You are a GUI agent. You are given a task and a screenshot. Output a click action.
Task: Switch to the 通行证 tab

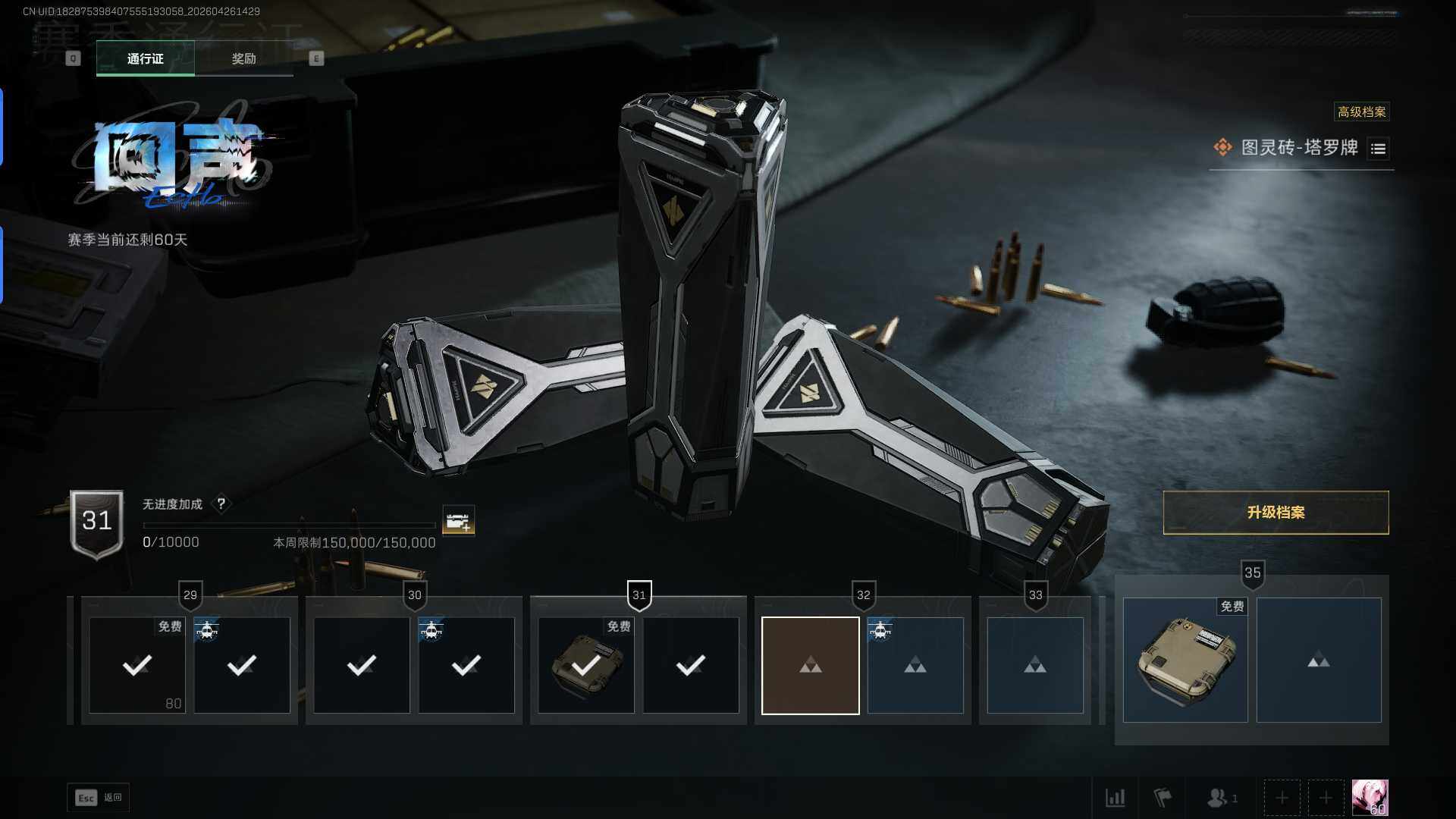pos(145,58)
